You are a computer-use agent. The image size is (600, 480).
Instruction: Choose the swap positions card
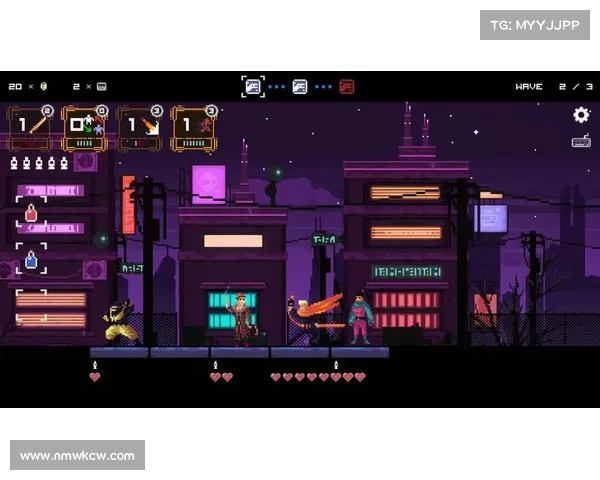coord(86,128)
